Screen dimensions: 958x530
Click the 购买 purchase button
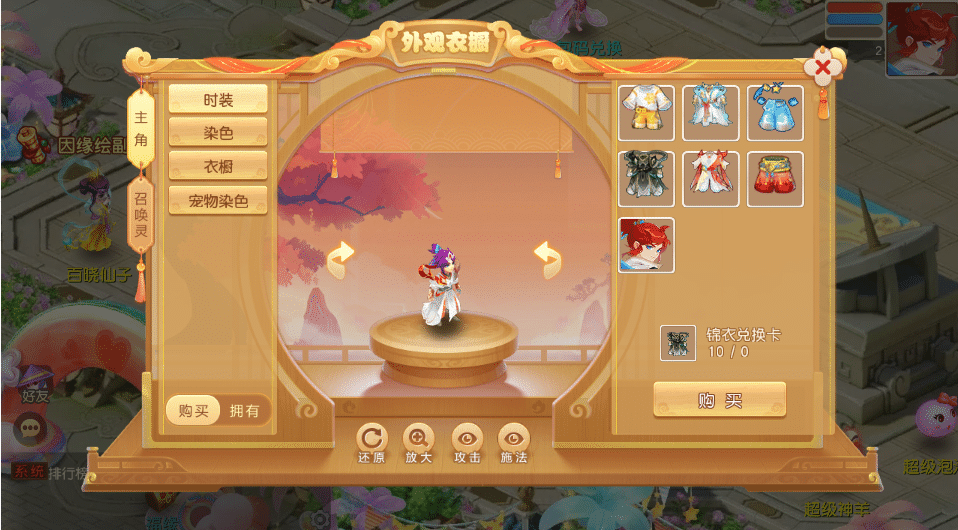(x=720, y=400)
